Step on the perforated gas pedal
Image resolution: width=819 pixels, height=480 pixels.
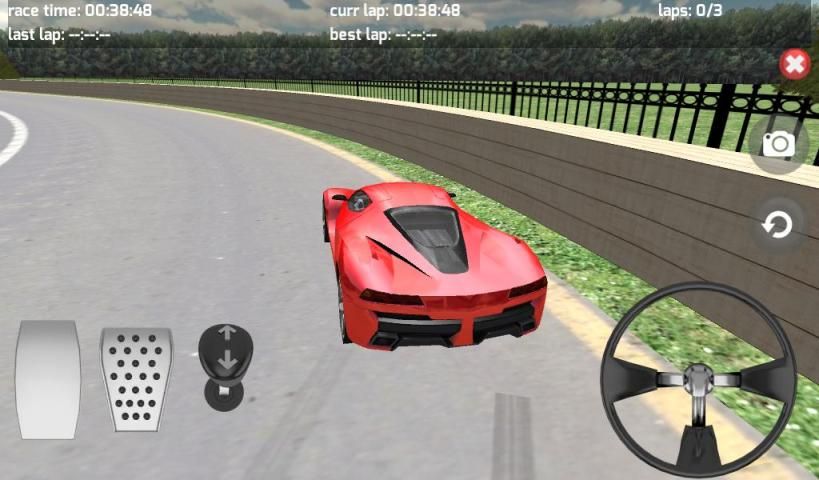tap(136, 379)
